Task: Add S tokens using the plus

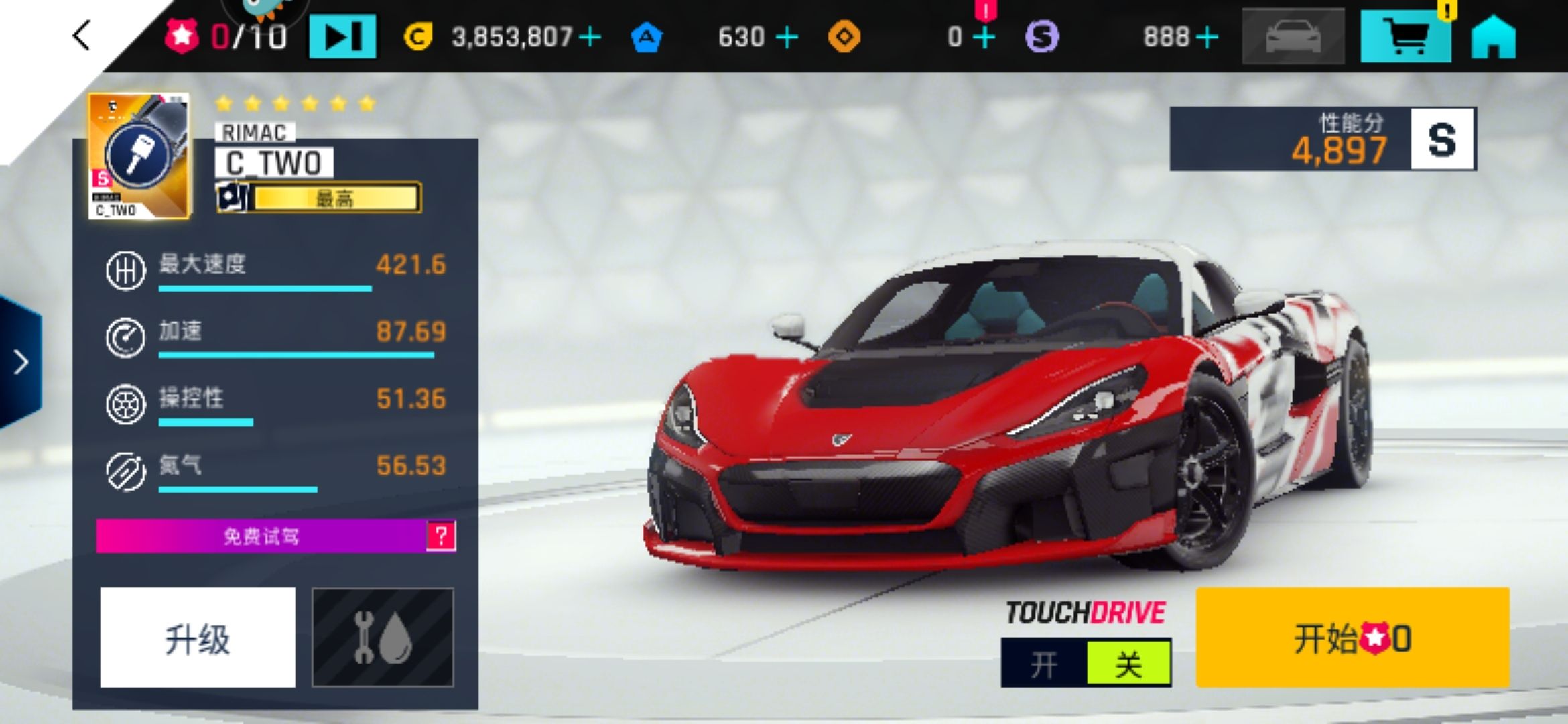Action: [1207, 37]
